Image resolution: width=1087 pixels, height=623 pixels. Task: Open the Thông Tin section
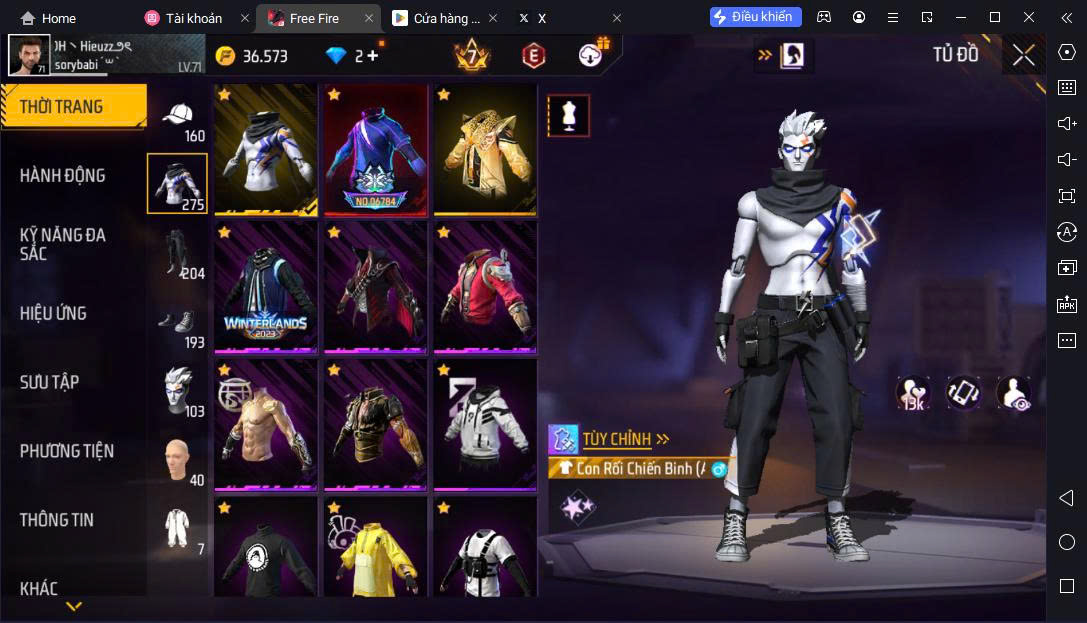coord(57,520)
